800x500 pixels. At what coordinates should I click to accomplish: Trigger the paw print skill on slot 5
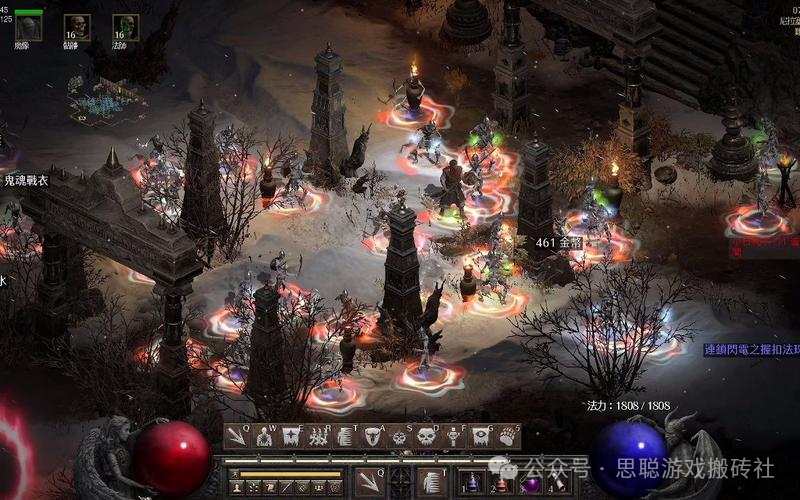[508, 436]
